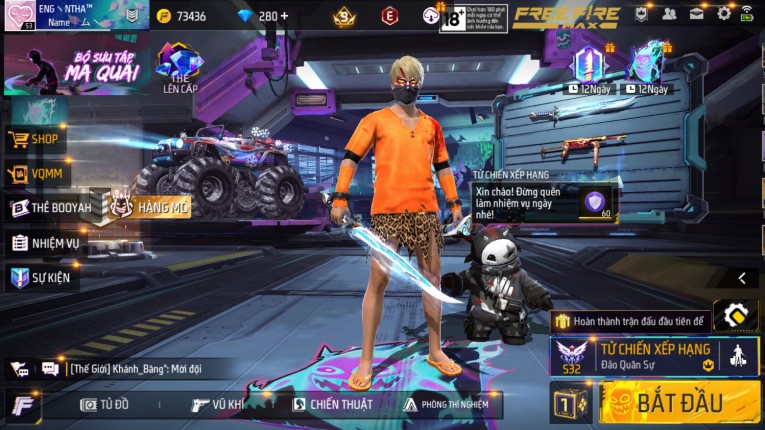The height and width of the screenshot is (430, 765).
Task: Open settings gear in the top bar
Action: [724, 14]
